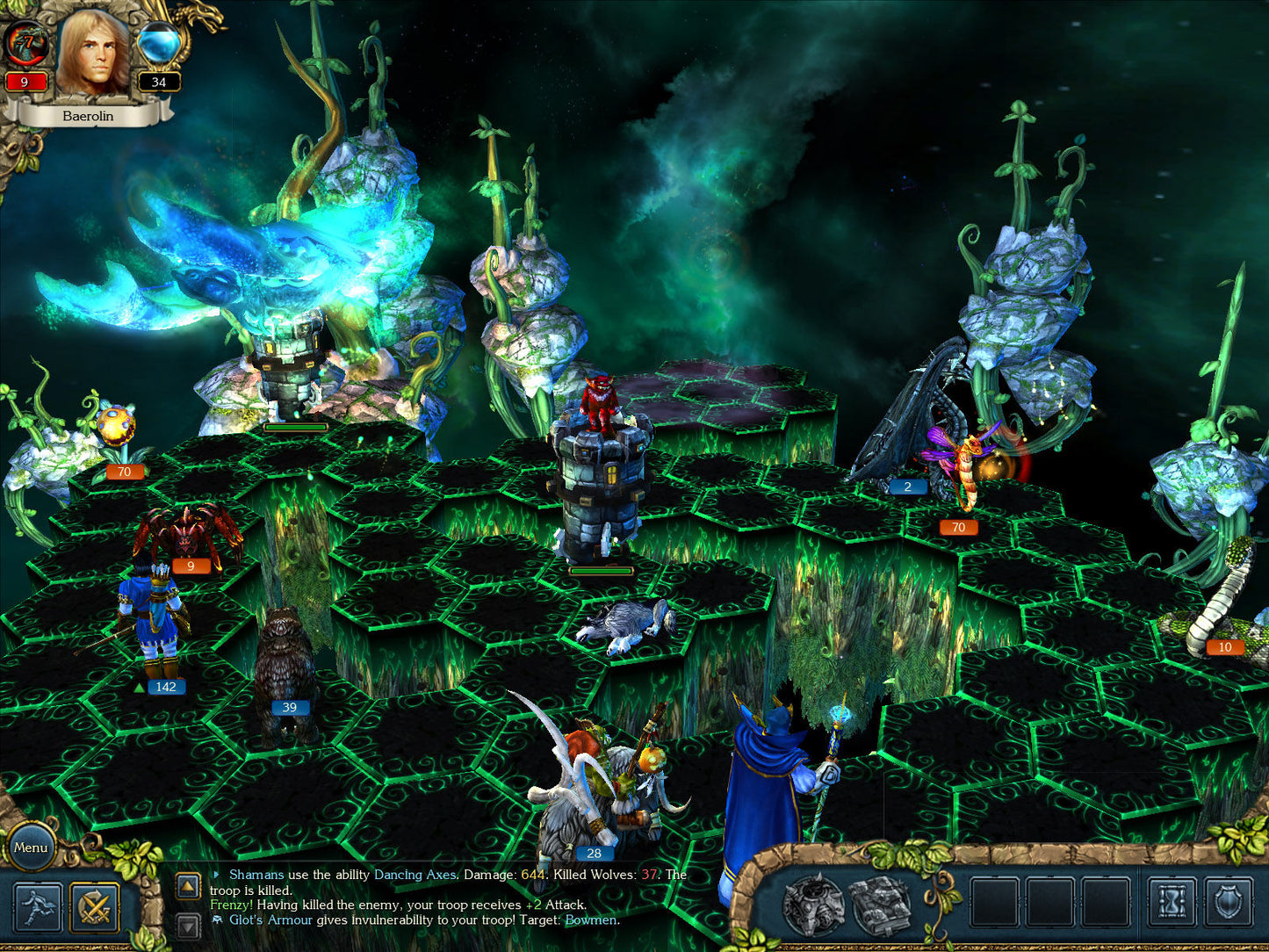Viewport: 1269px width, 952px height.
Task: Make the troop wait with the hourglass
Action: point(1172,903)
